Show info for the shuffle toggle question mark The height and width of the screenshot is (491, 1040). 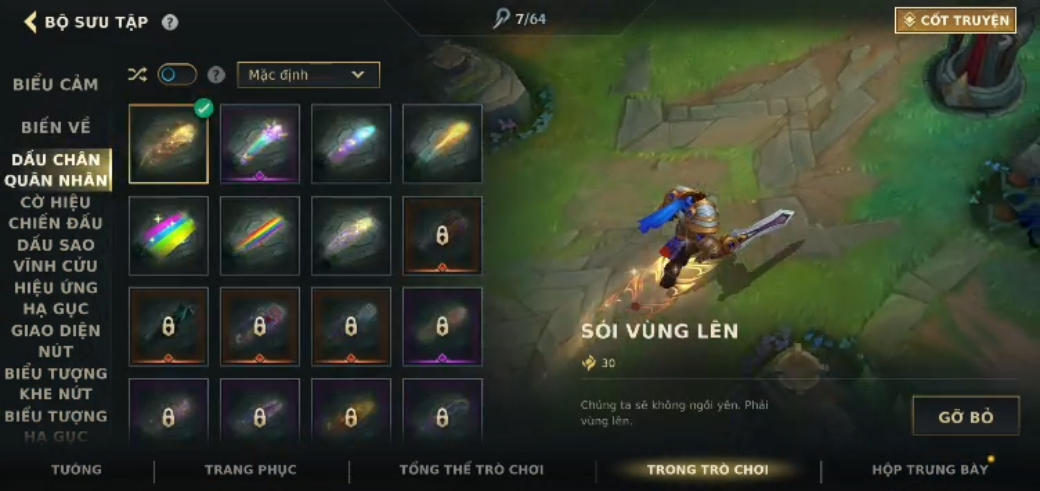(216, 75)
